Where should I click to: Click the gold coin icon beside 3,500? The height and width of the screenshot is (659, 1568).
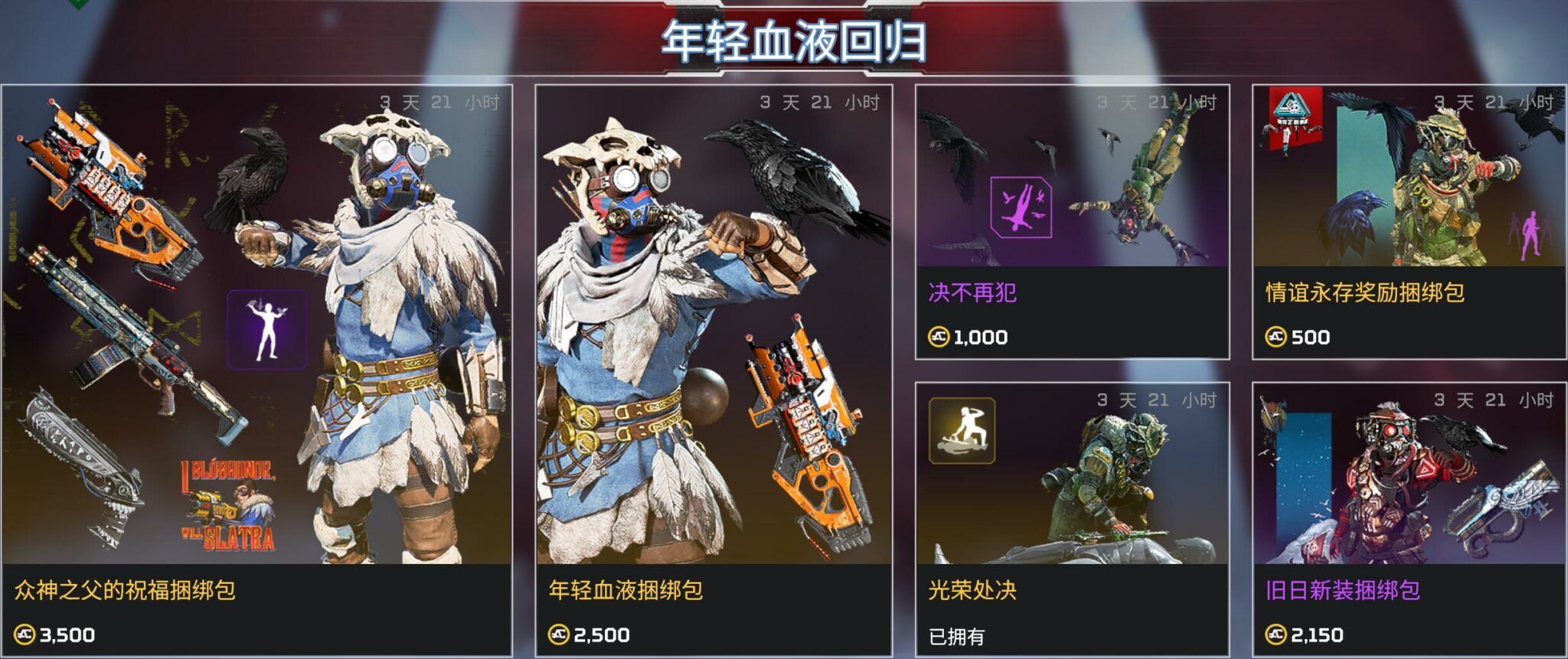pos(25,633)
